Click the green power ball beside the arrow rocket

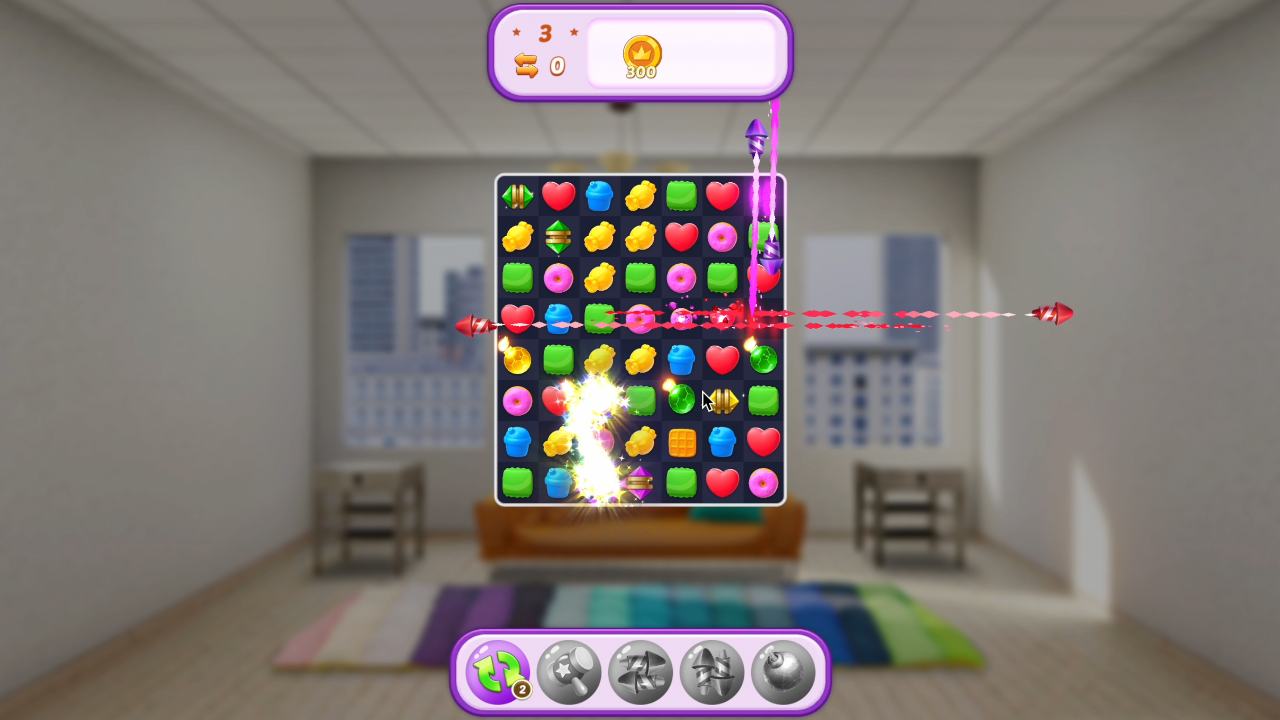tap(681, 399)
